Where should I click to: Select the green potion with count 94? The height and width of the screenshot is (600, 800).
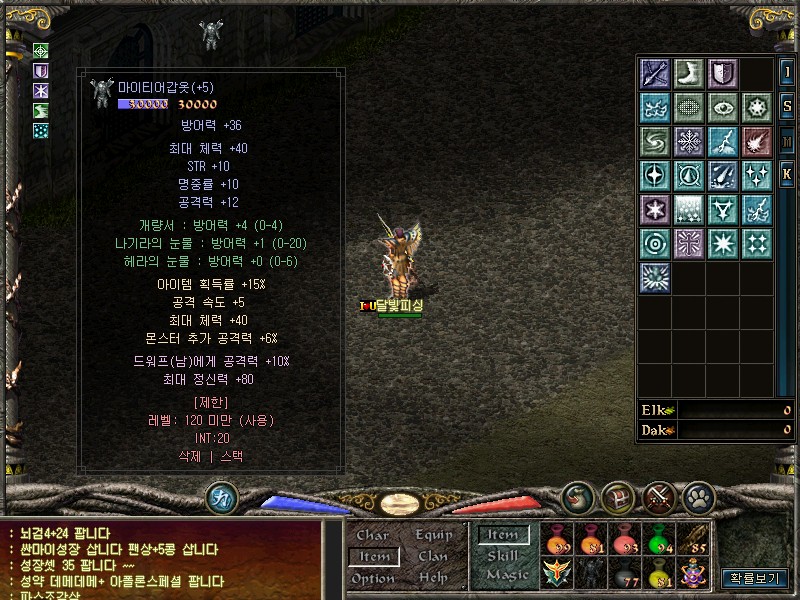click(657, 540)
